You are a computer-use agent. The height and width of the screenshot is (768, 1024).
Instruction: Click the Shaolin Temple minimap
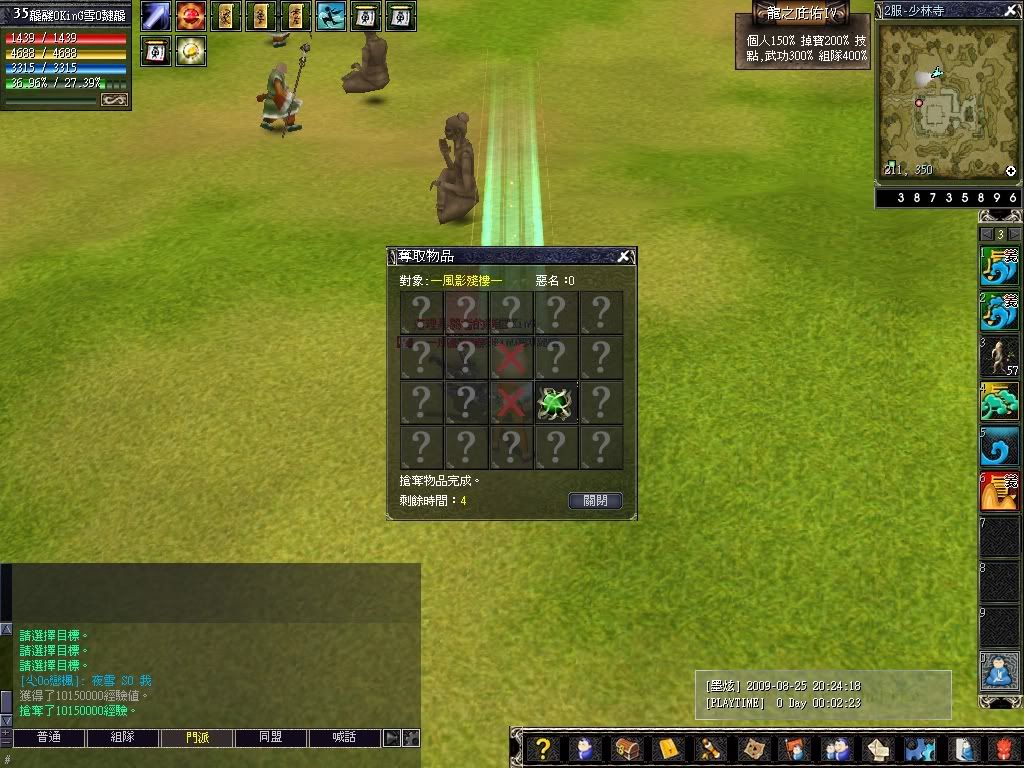tap(946, 100)
